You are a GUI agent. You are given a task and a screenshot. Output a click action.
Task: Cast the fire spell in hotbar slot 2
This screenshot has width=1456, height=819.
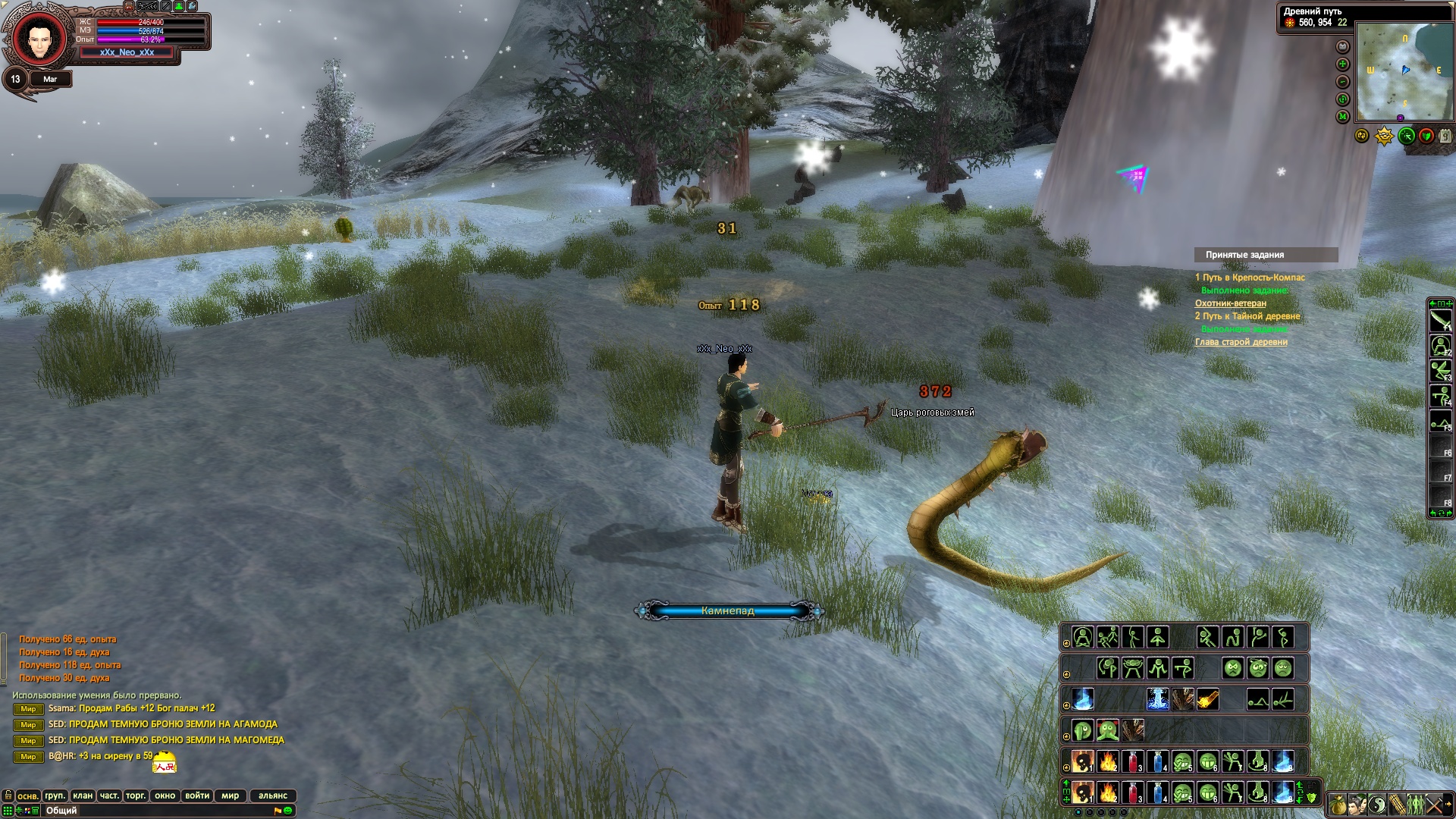tap(1108, 793)
